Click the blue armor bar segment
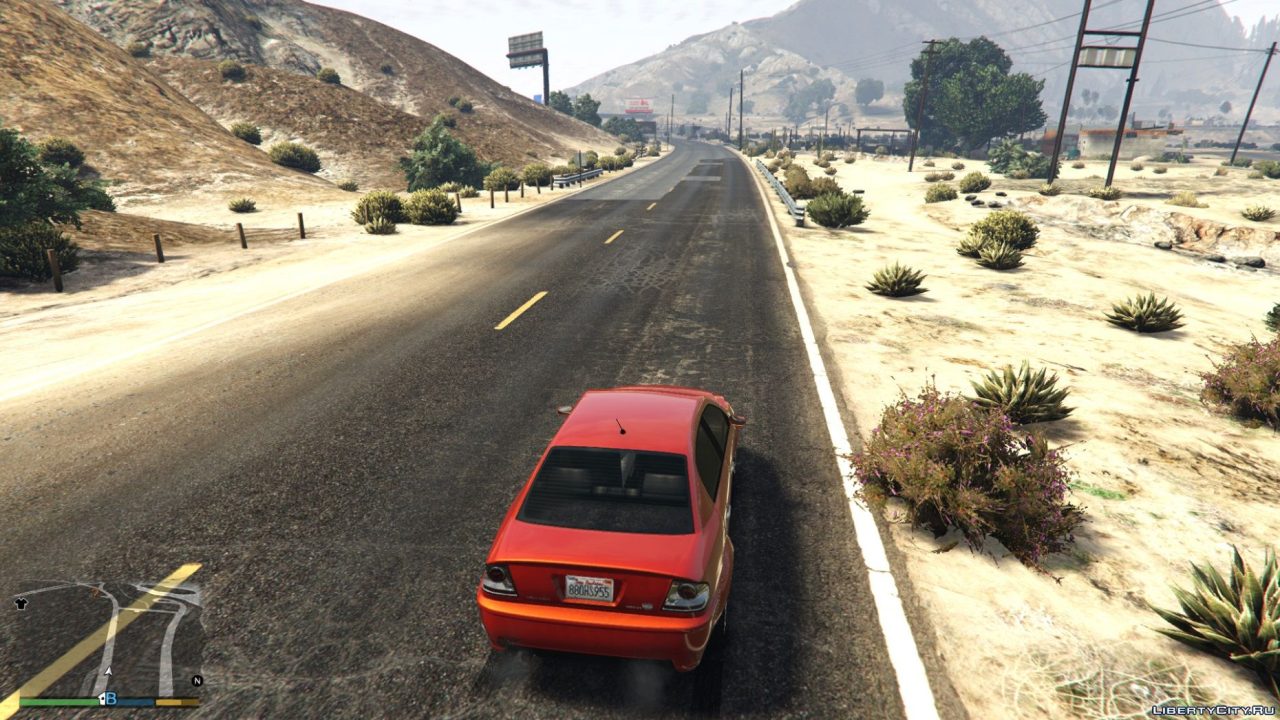1280x720 pixels. pos(135,702)
